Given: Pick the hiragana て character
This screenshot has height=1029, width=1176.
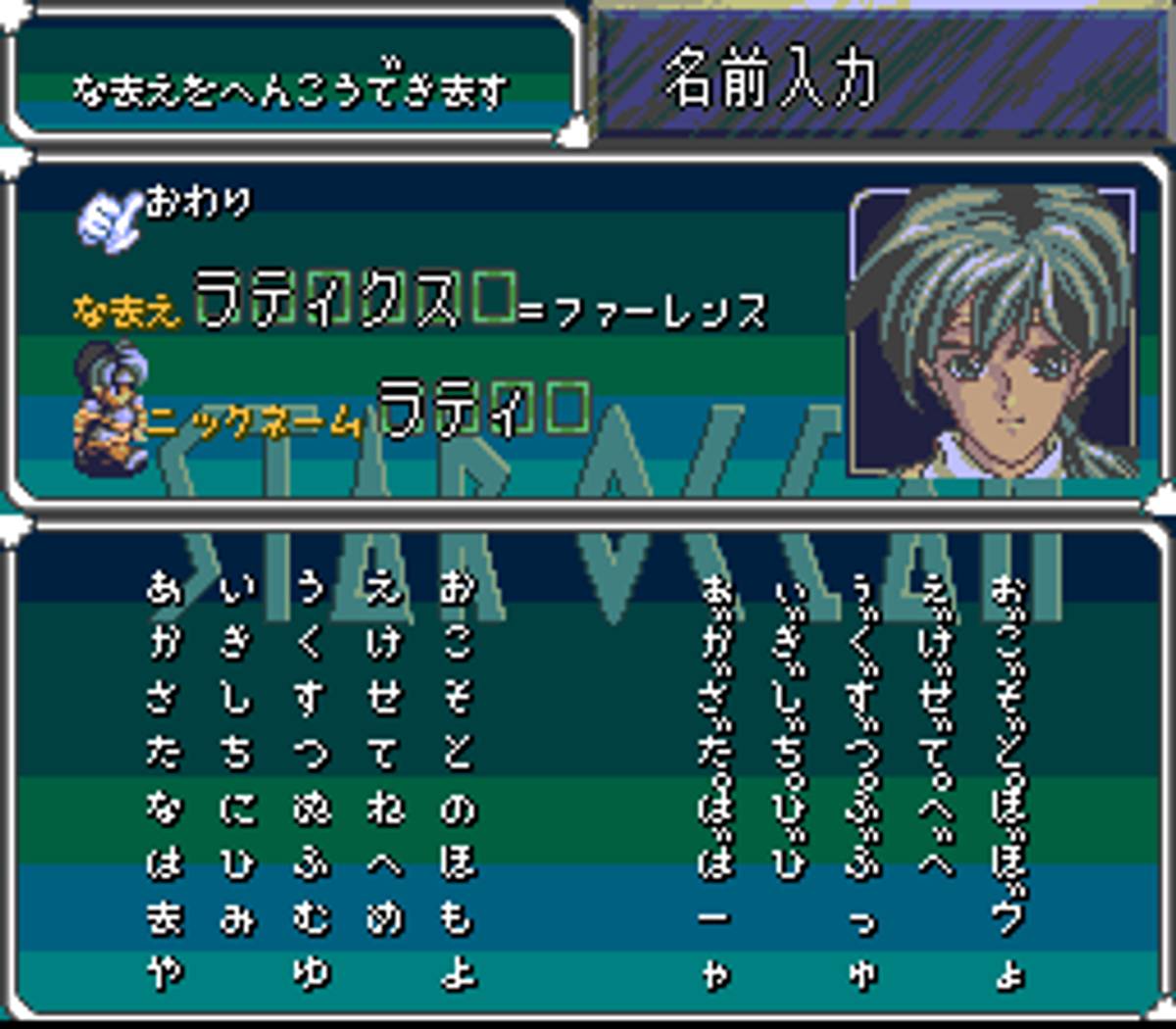Looking at the screenshot, I should pyautogui.click(x=383, y=753).
